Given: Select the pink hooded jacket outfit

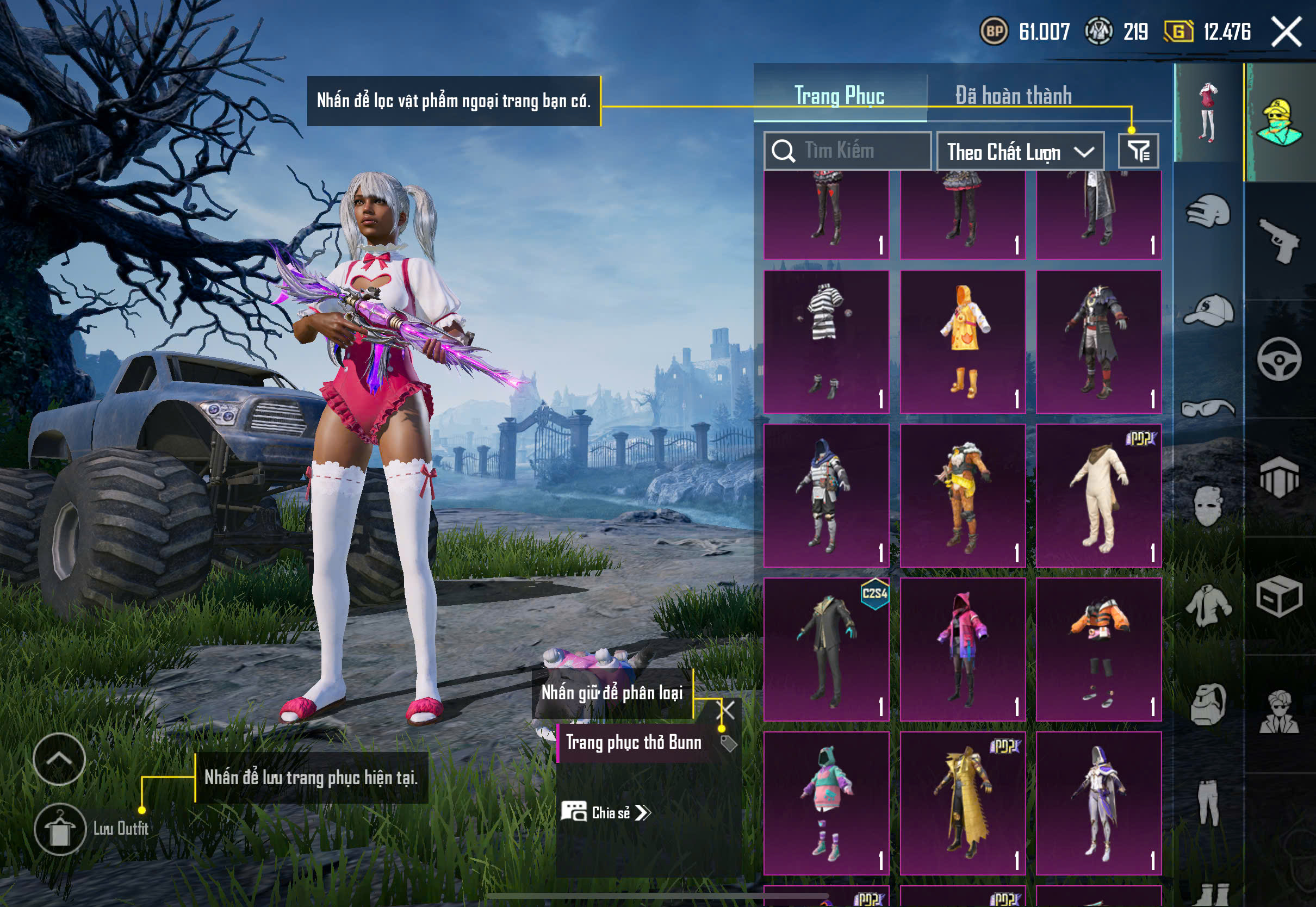Looking at the screenshot, I should (x=963, y=649).
